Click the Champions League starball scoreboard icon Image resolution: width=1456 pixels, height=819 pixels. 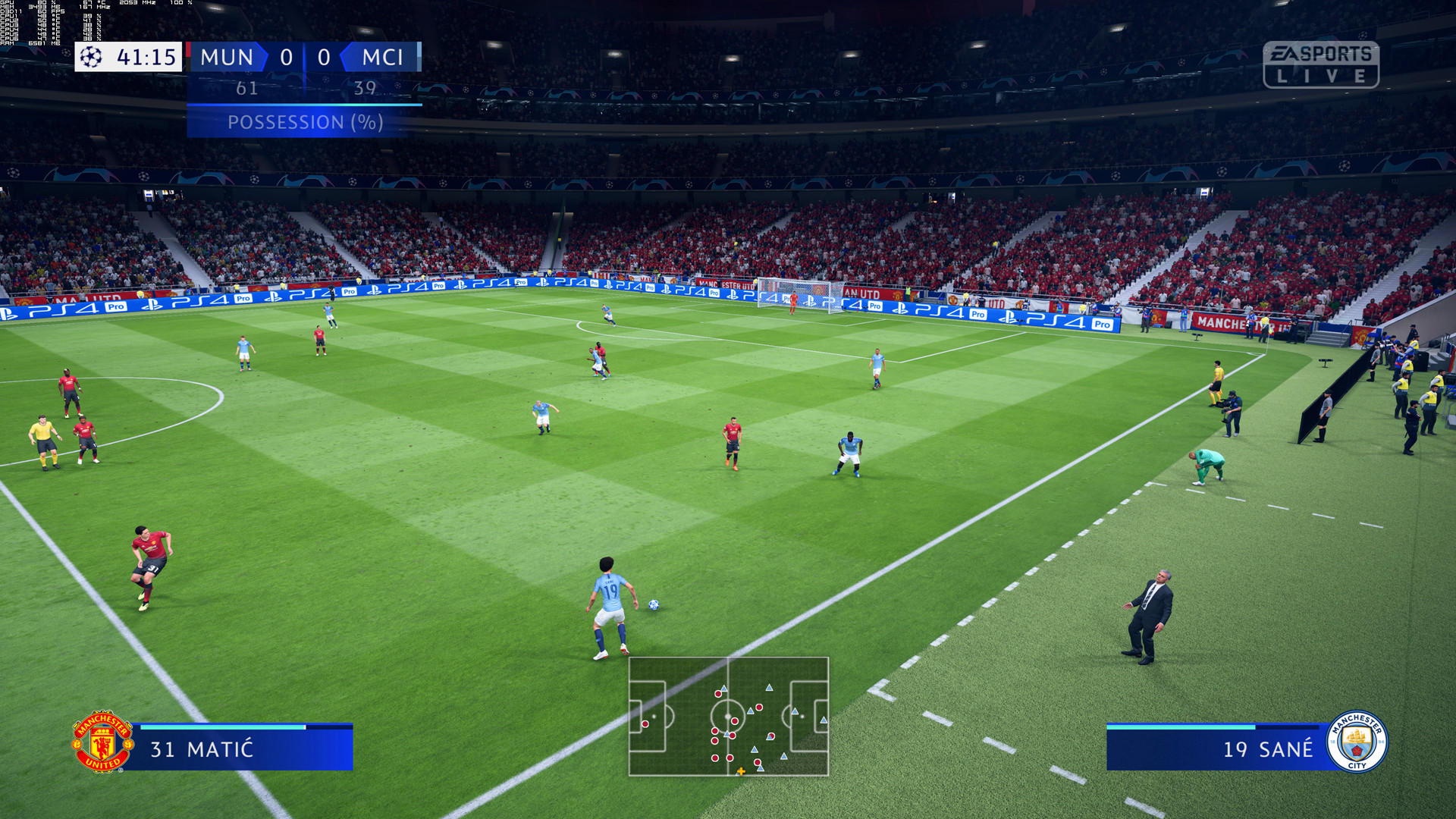[x=92, y=57]
